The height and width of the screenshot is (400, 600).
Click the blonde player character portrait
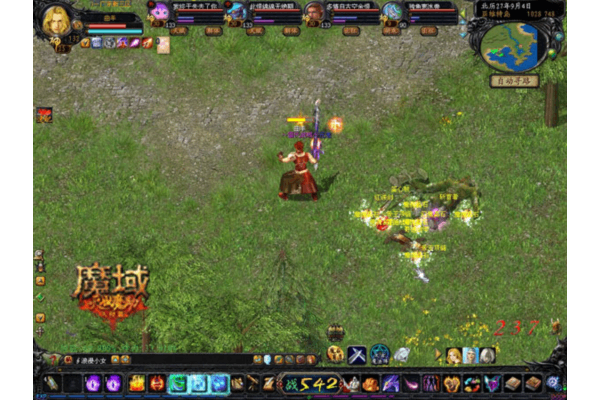coord(56,20)
